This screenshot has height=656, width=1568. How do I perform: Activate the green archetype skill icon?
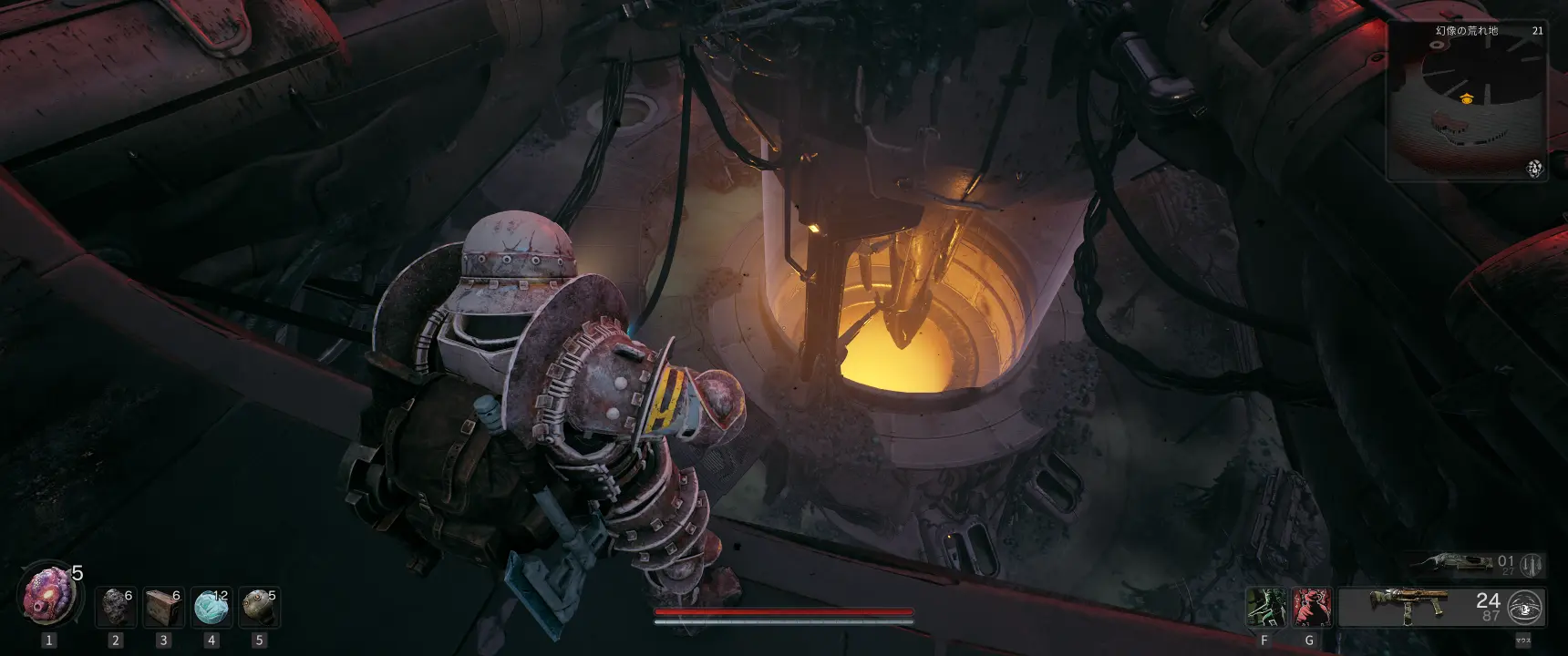[1266, 607]
